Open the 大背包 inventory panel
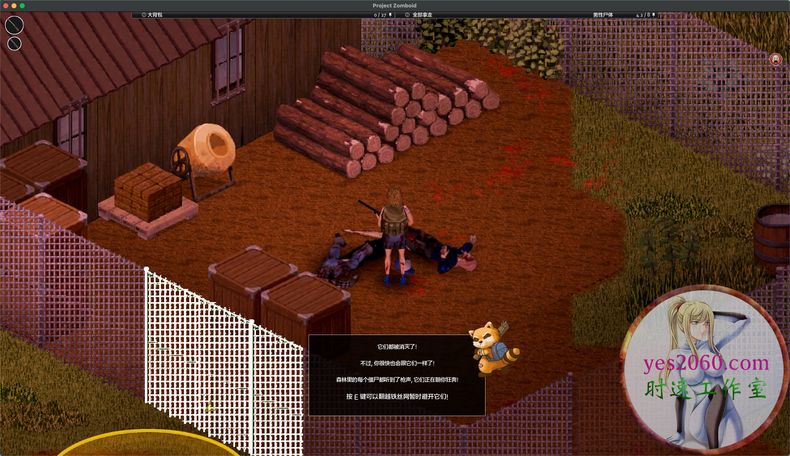 pos(153,15)
